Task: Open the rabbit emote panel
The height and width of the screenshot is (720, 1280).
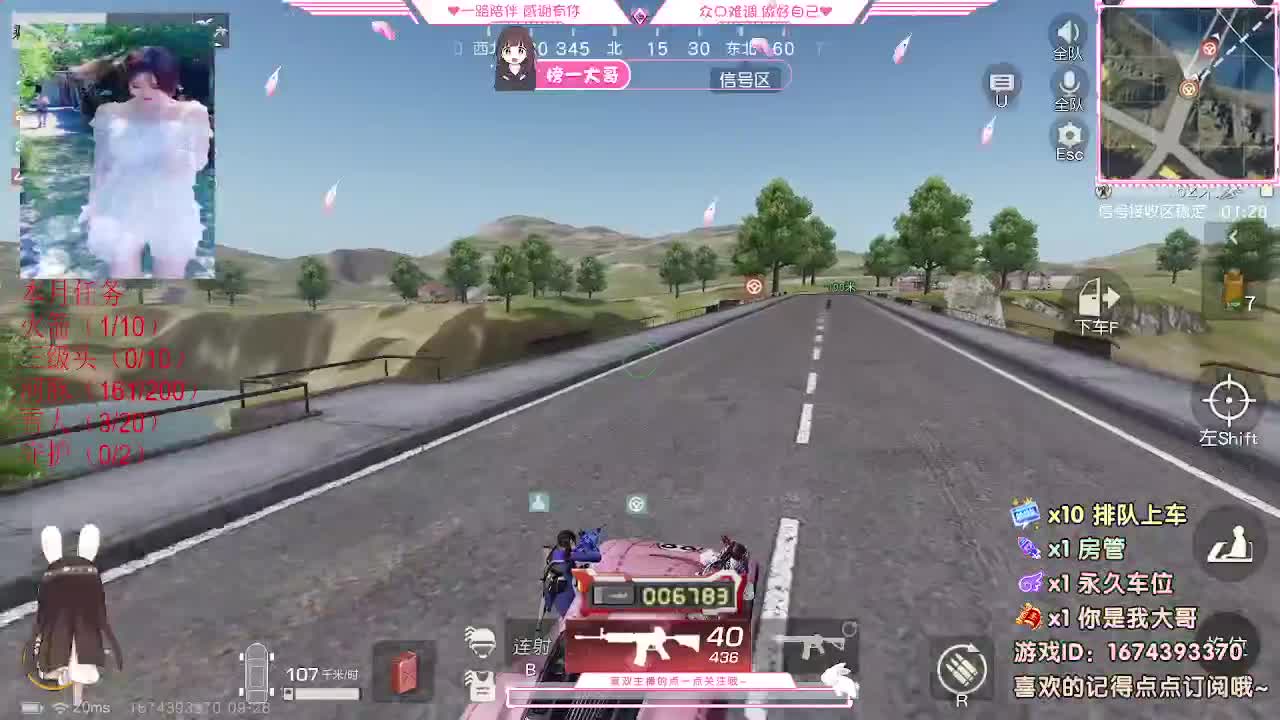Action: 838,677
